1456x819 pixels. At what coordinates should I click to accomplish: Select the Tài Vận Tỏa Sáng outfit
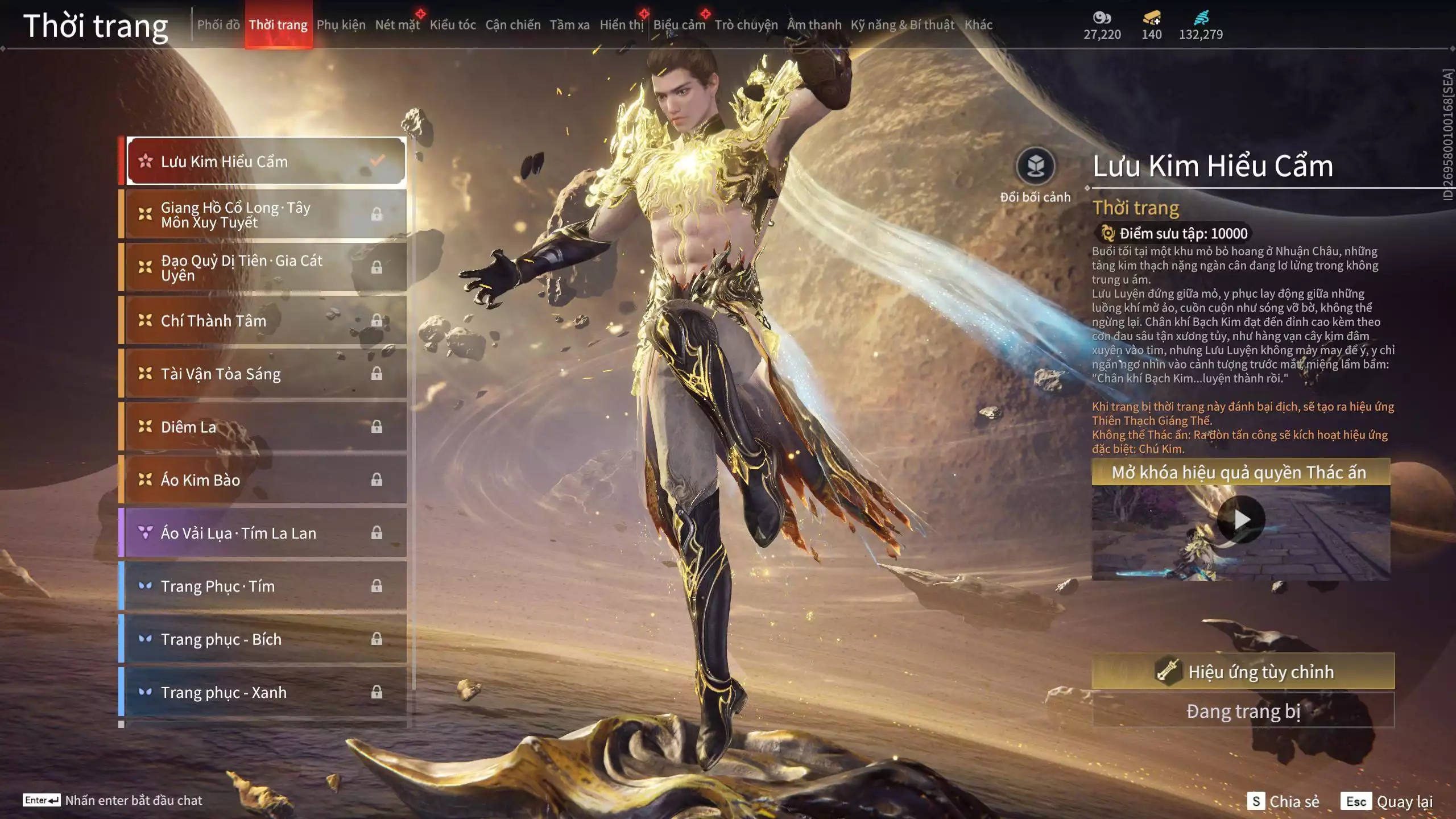coord(266,374)
